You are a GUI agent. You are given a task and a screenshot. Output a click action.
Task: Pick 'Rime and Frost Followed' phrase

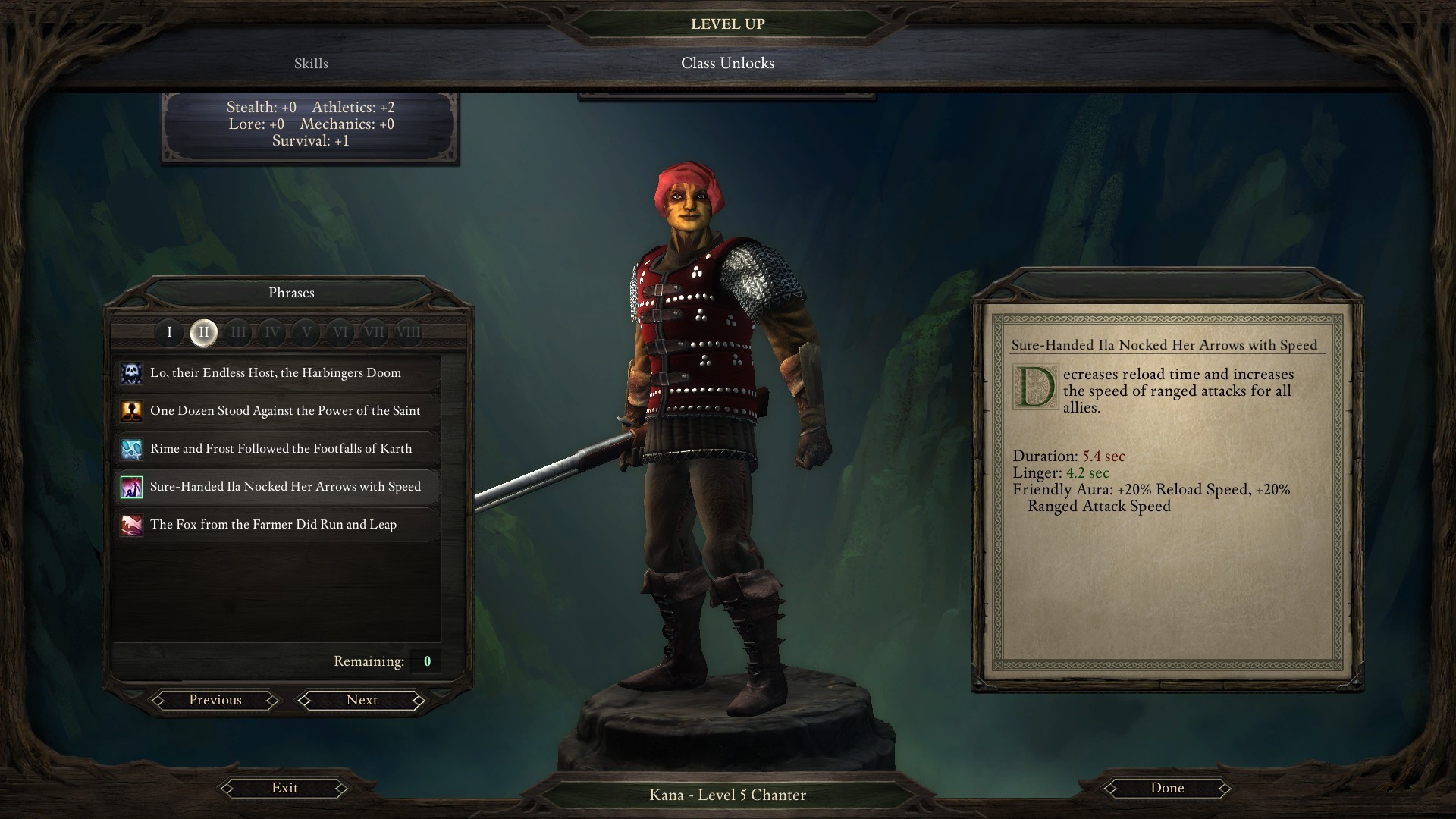pos(281,449)
